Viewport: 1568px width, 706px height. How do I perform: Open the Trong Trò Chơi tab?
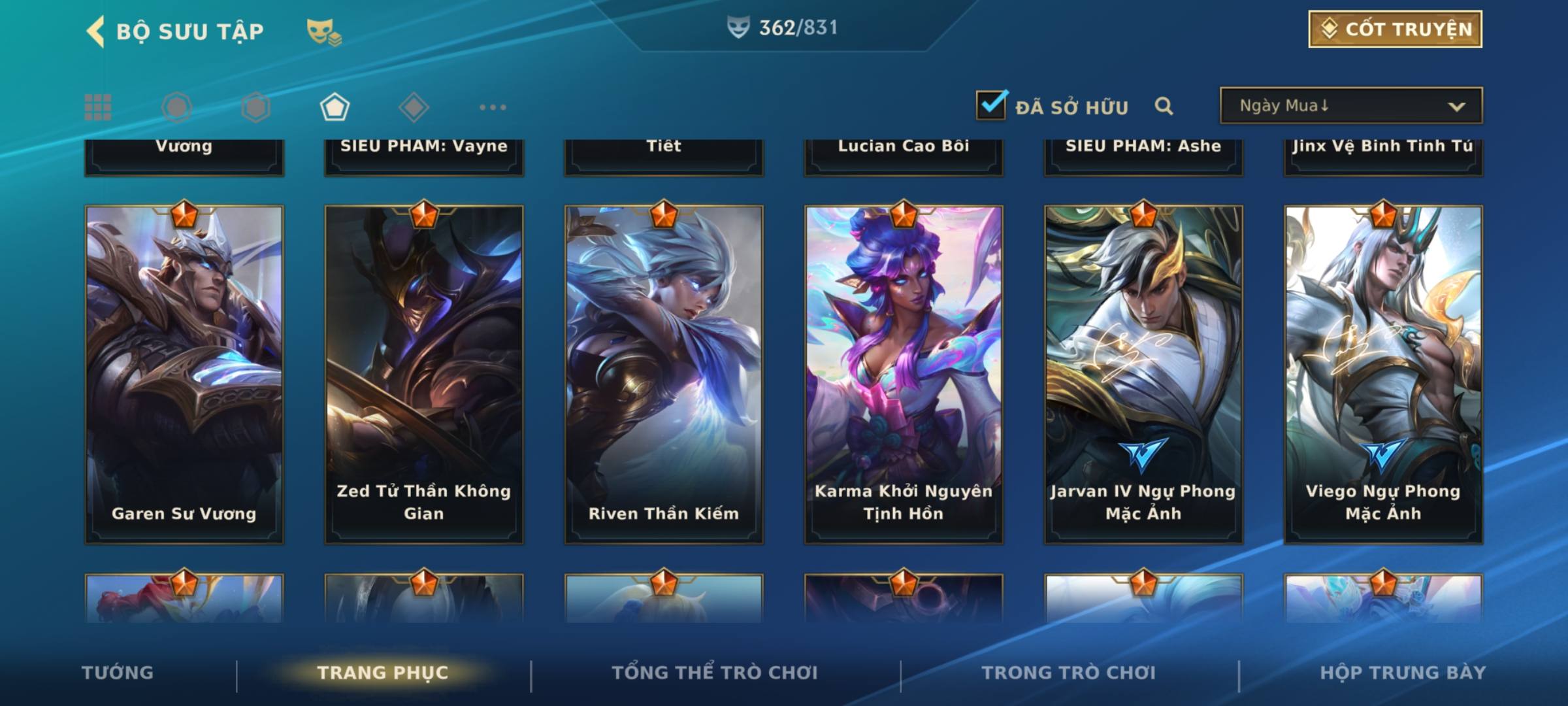click(x=1069, y=673)
